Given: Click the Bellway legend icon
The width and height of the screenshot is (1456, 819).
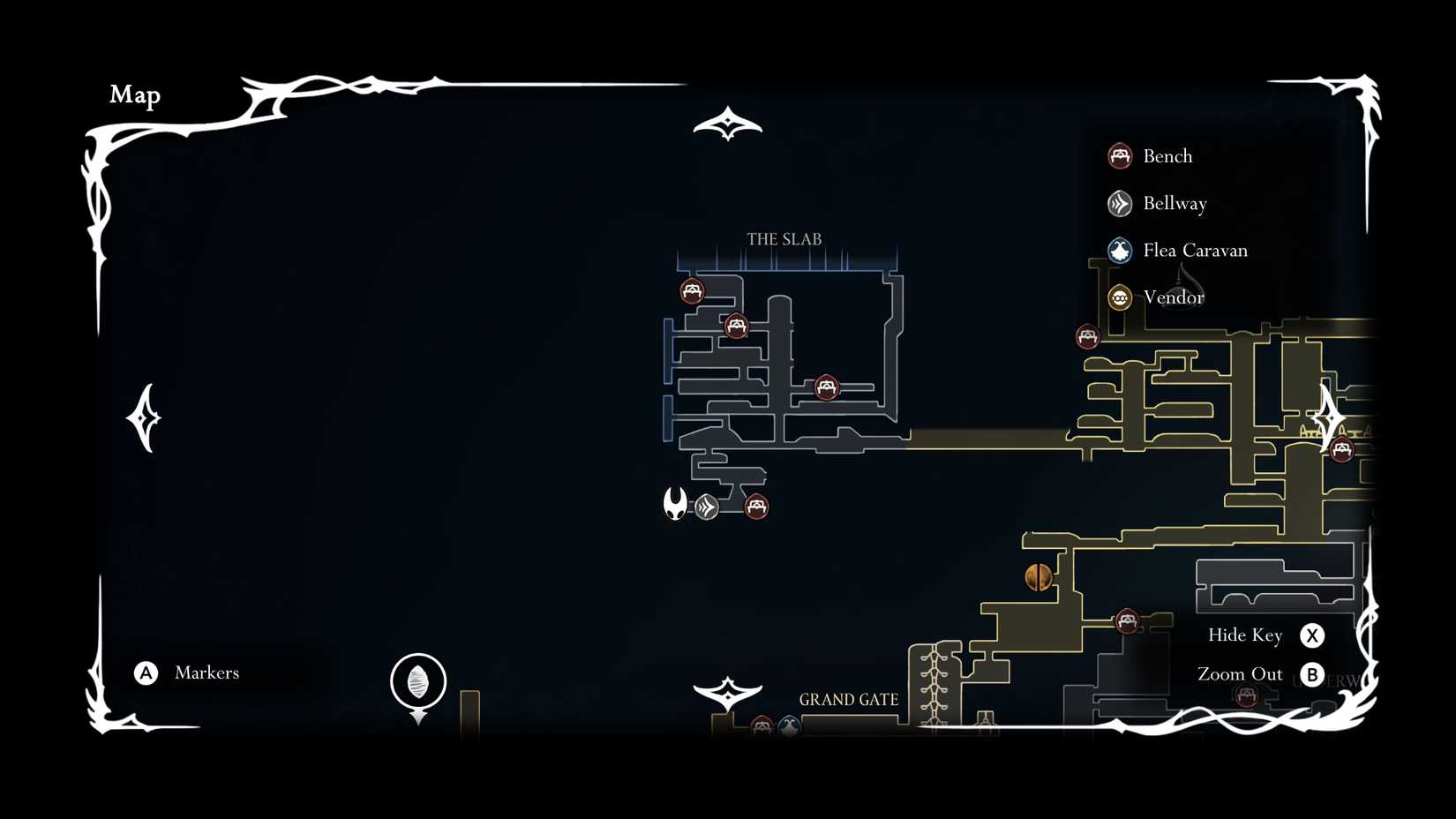Looking at the screenshot, I should 1120,203.
